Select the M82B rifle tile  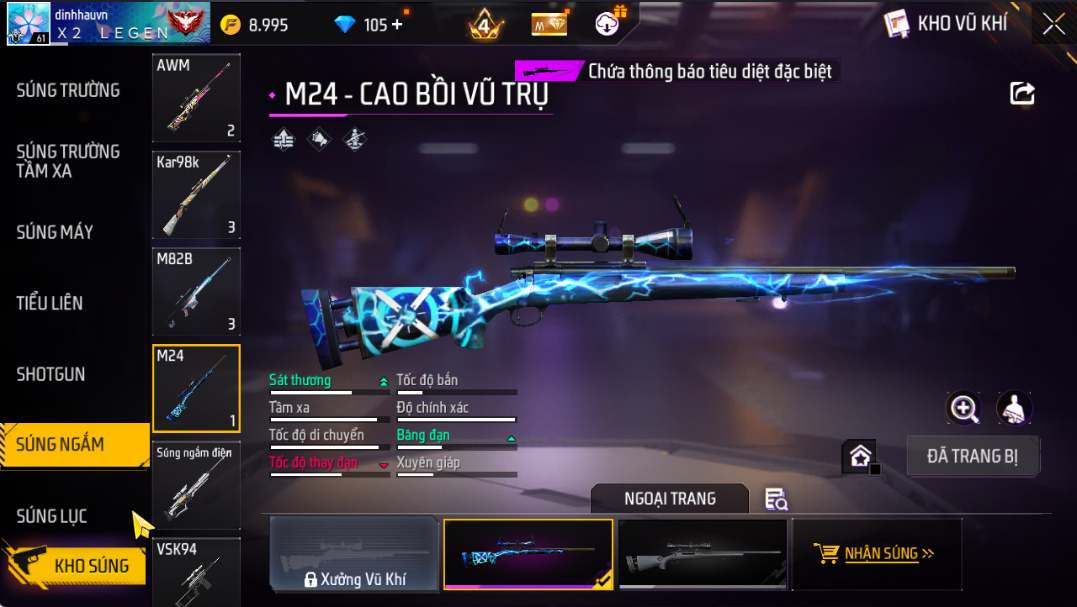[196, 292]
